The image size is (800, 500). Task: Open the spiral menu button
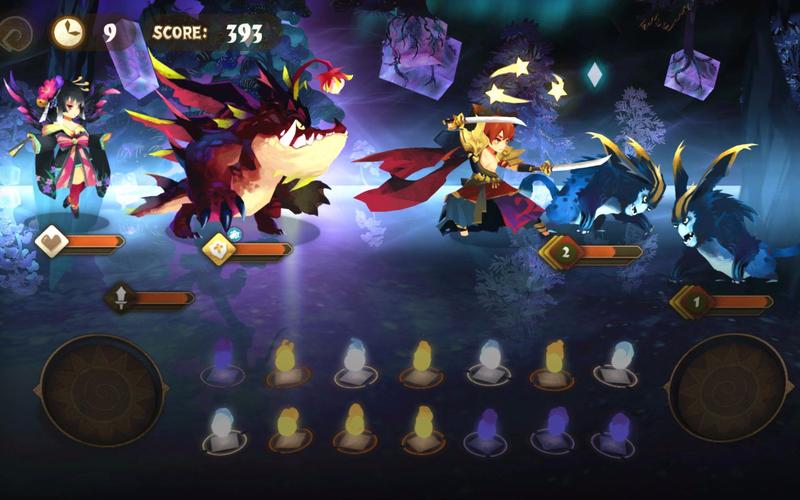click(x=14, y=32)
